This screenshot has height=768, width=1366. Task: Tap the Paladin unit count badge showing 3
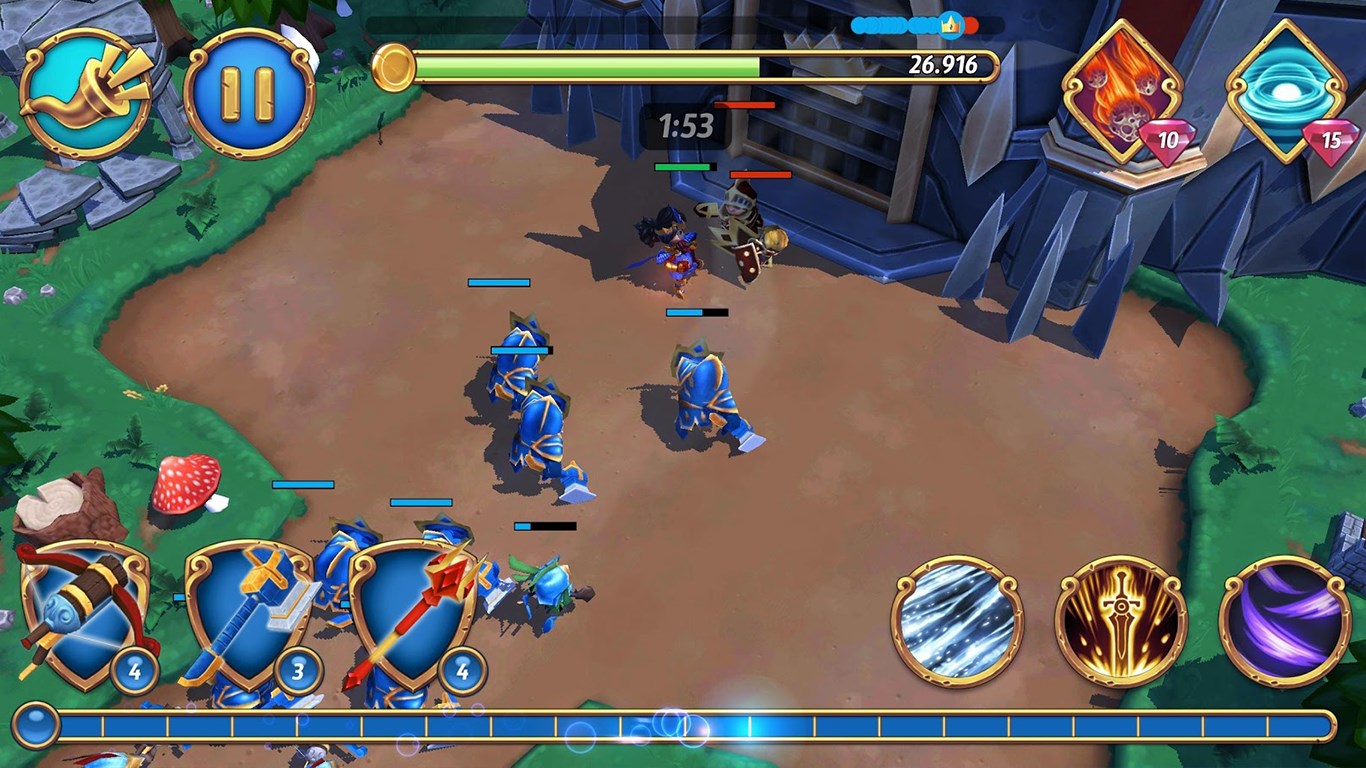(298, 672)
